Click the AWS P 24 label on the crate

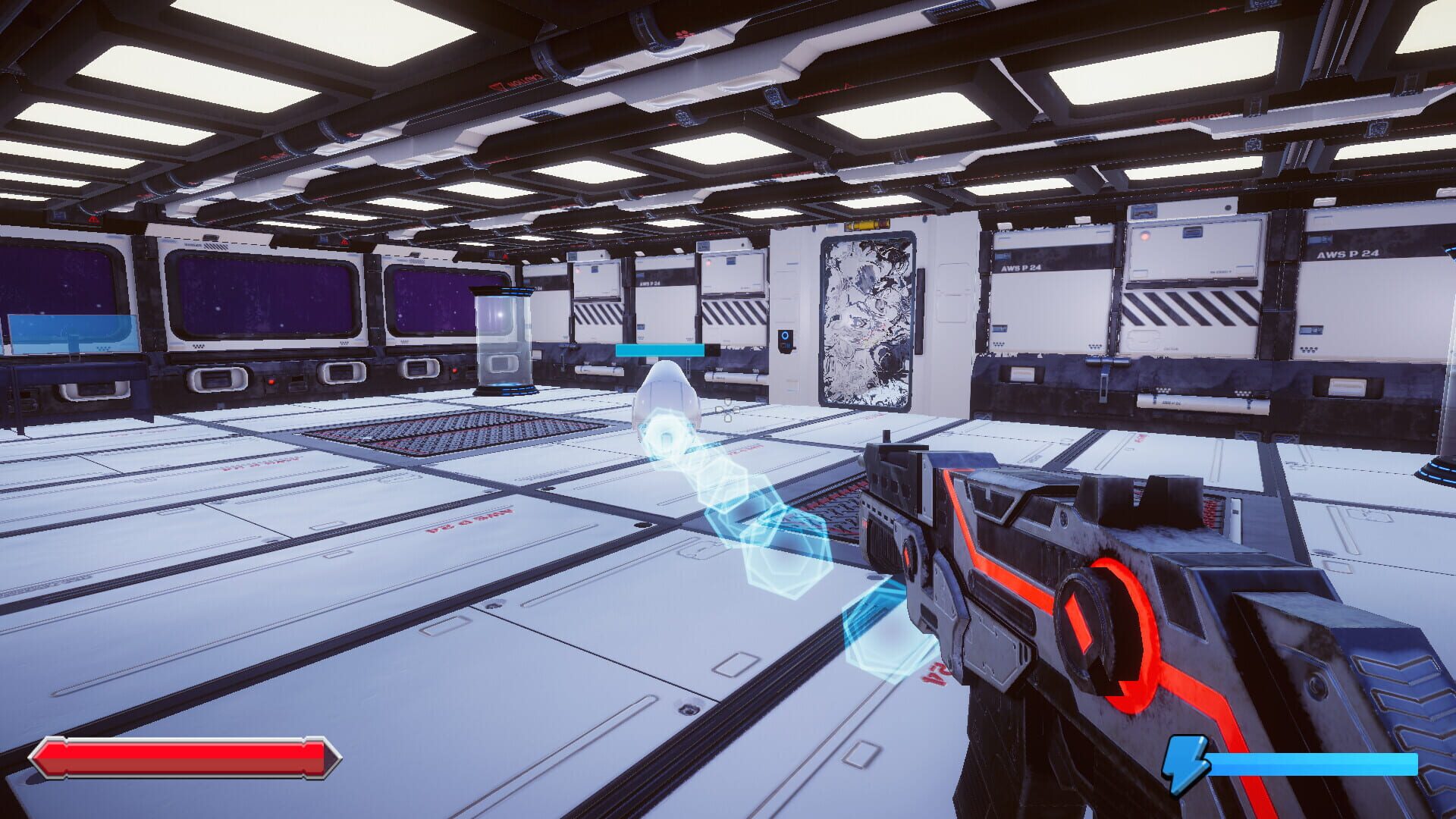click(1350, 256)
